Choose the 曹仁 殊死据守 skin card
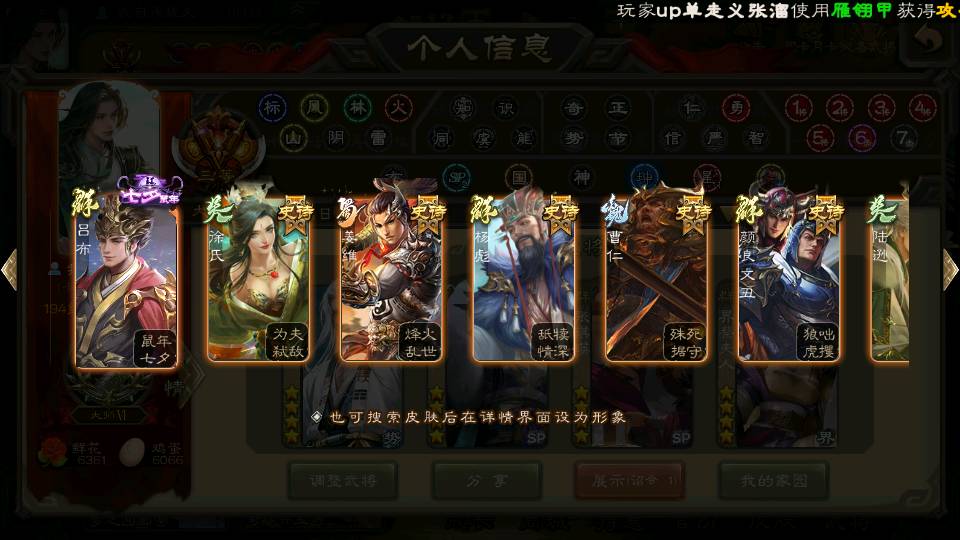The image size is (960, 540). pos(657,280)
